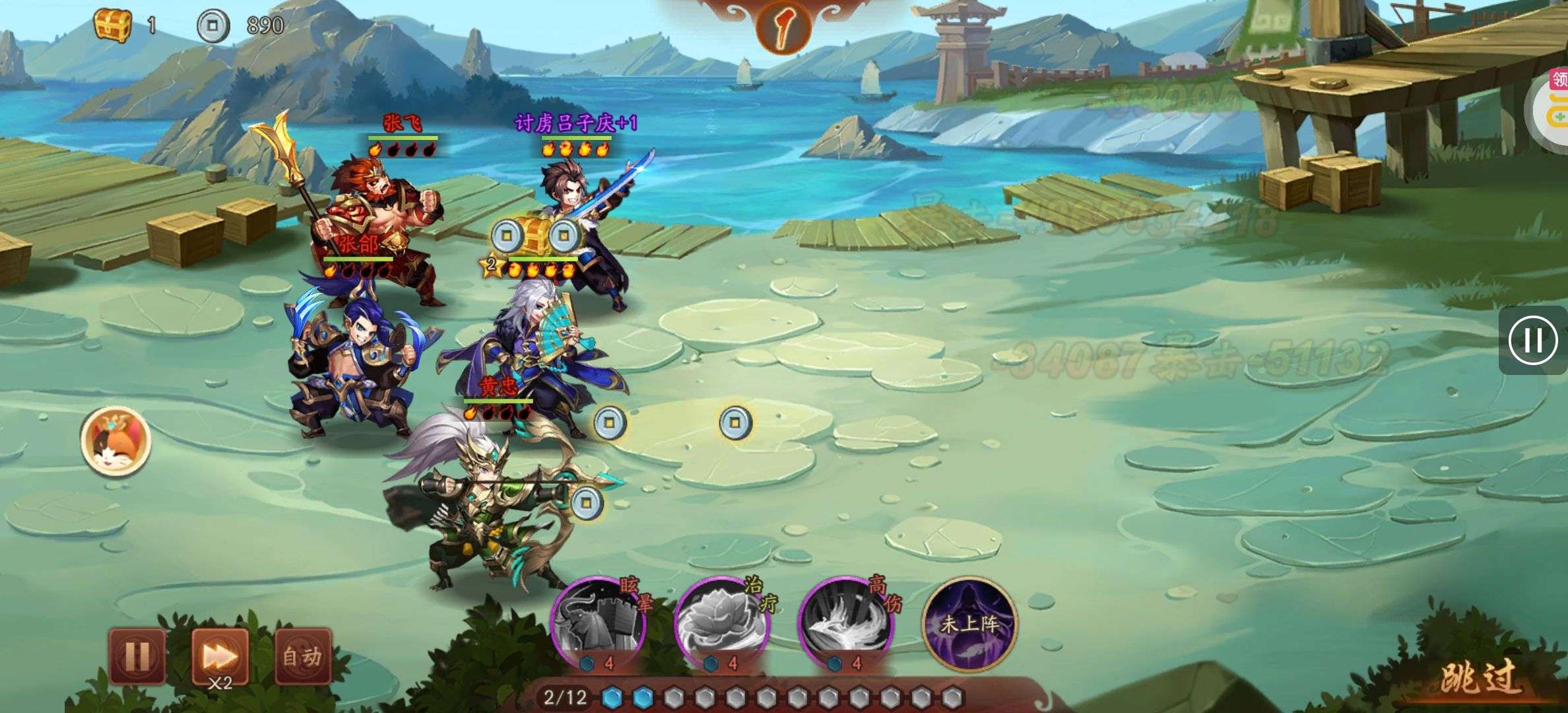Toggle the X2 battle speed button

pos(220,657)
